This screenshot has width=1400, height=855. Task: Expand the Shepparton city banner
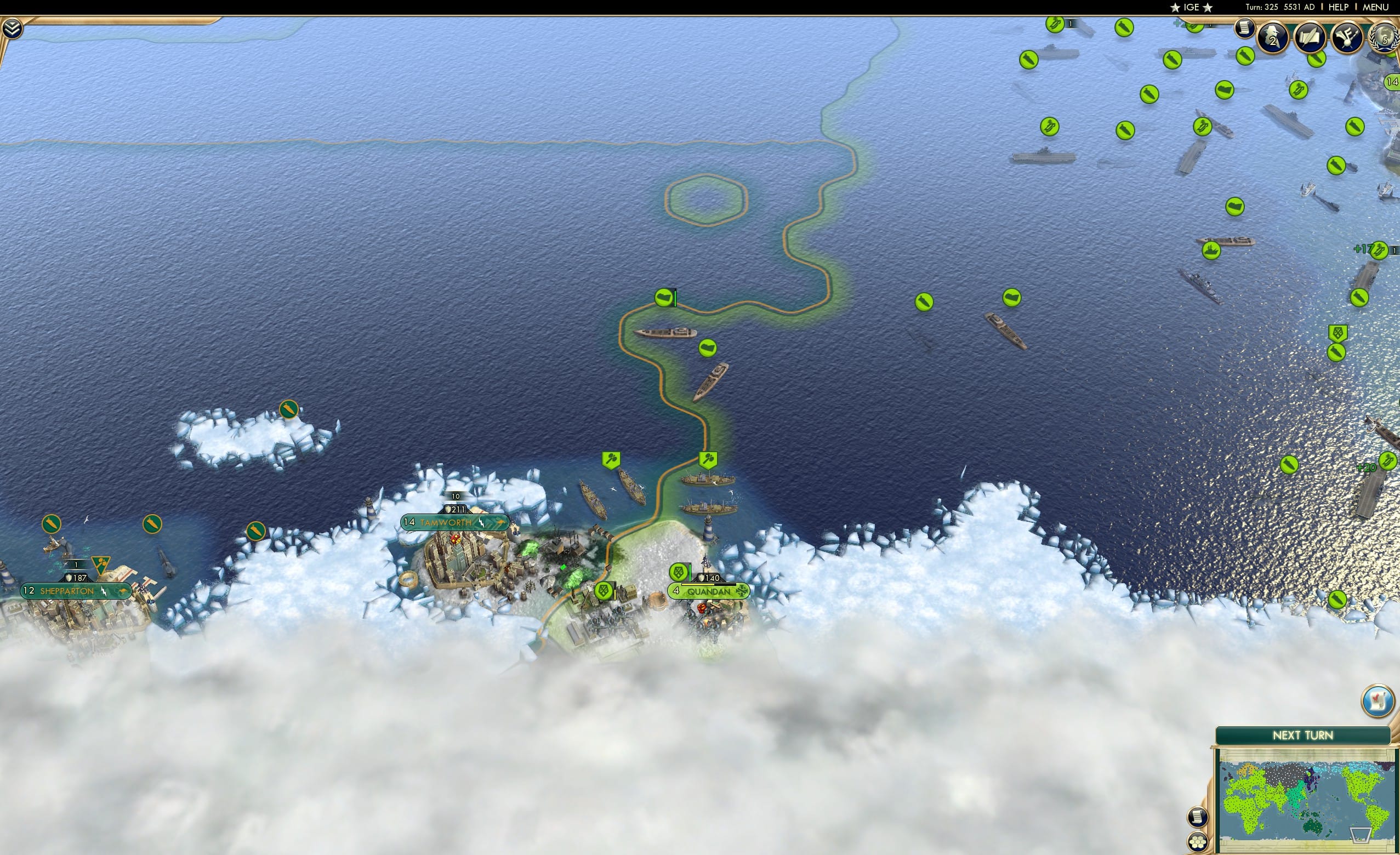pyautogui.click(x=76, y=591)
